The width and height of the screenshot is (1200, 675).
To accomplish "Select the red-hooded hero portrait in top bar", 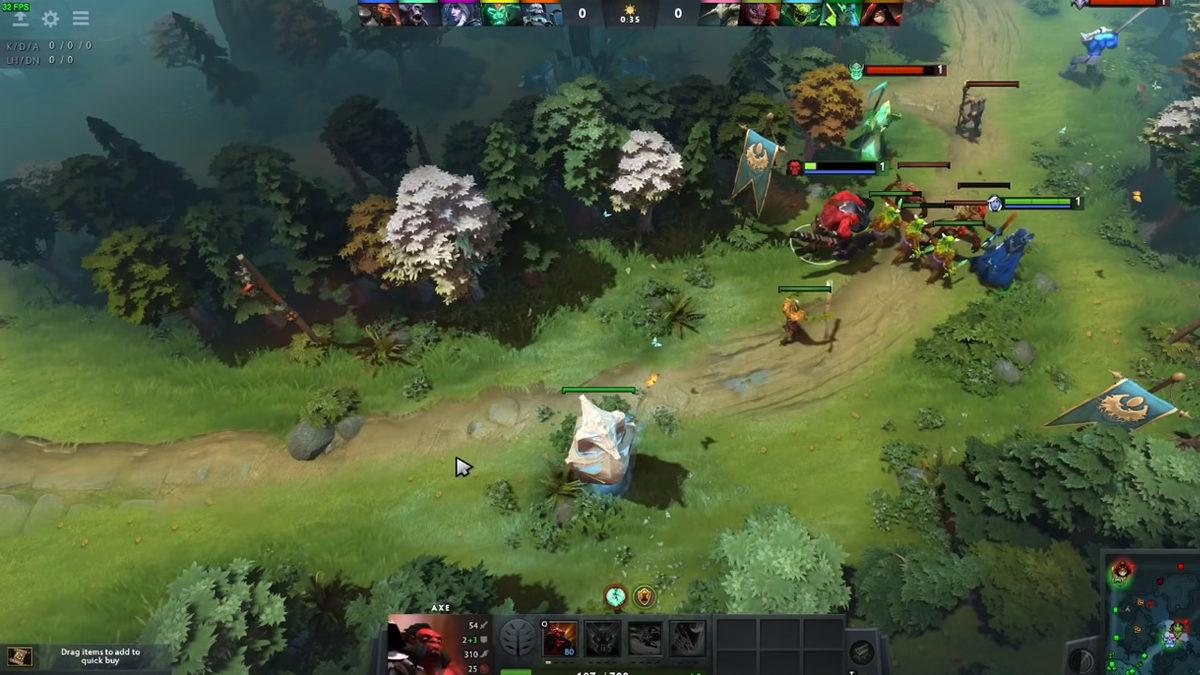I will [x=883, y=14].
